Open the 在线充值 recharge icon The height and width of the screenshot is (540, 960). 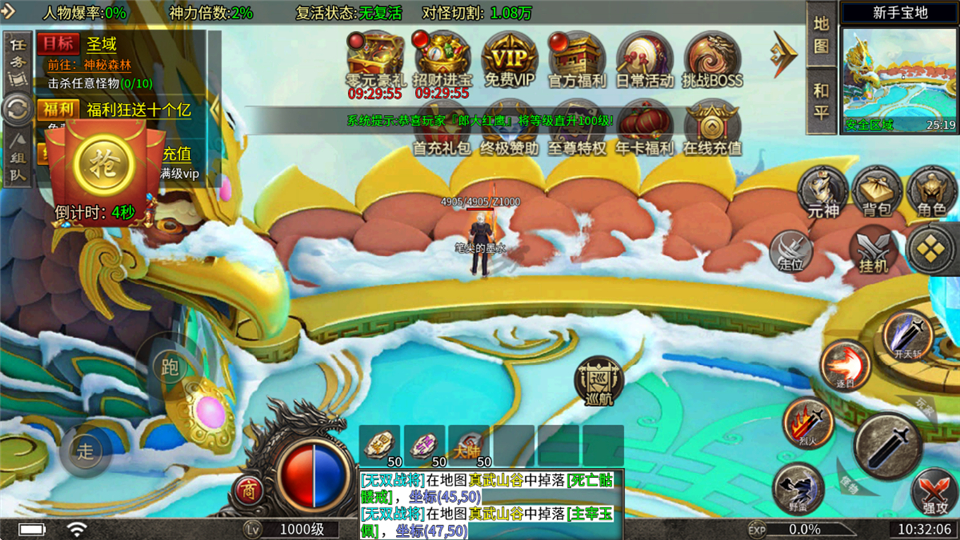(x=712, y=126)
